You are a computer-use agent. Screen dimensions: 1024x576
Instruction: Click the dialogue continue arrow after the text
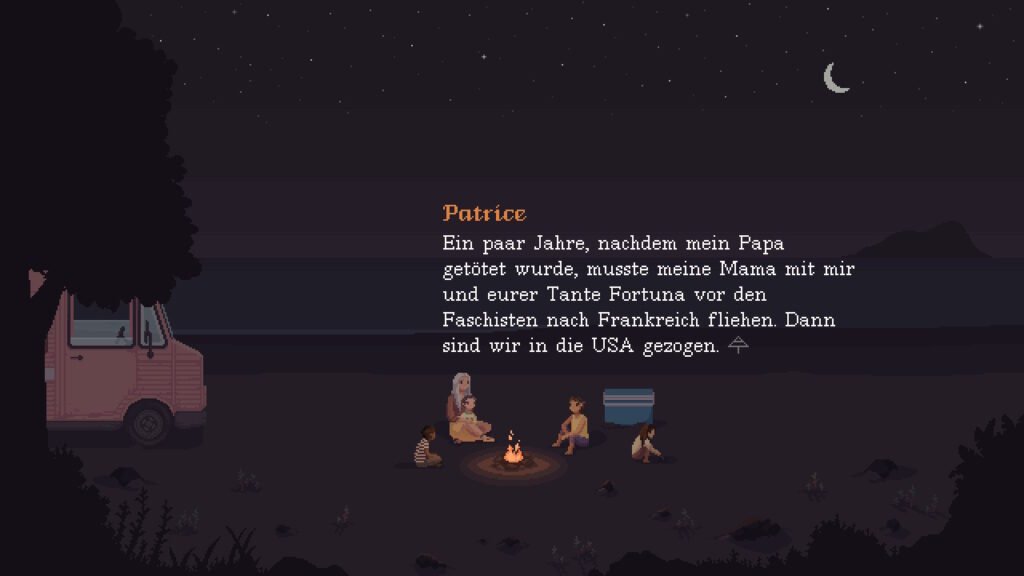738,346
